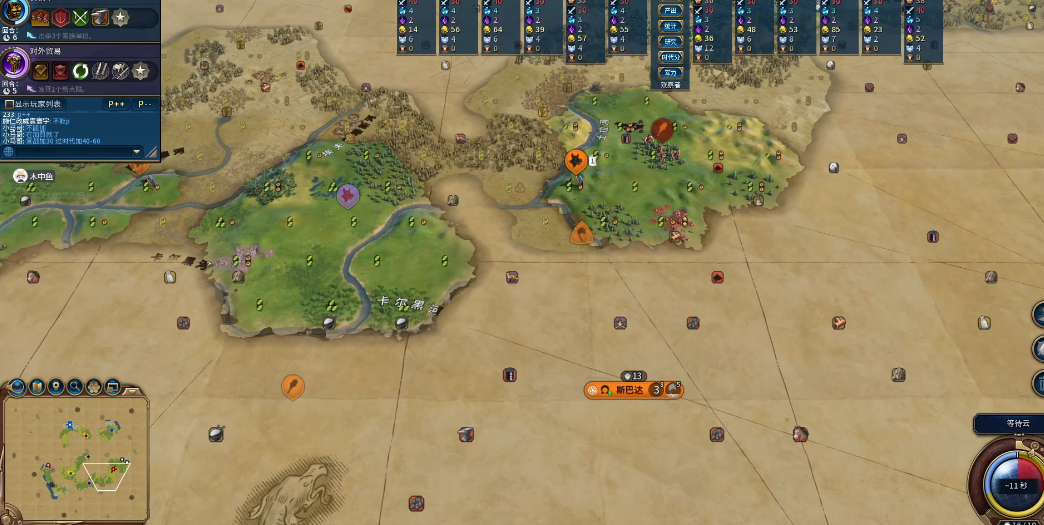
Task: Open the minimap hex-flower map options
Action: 94,387
